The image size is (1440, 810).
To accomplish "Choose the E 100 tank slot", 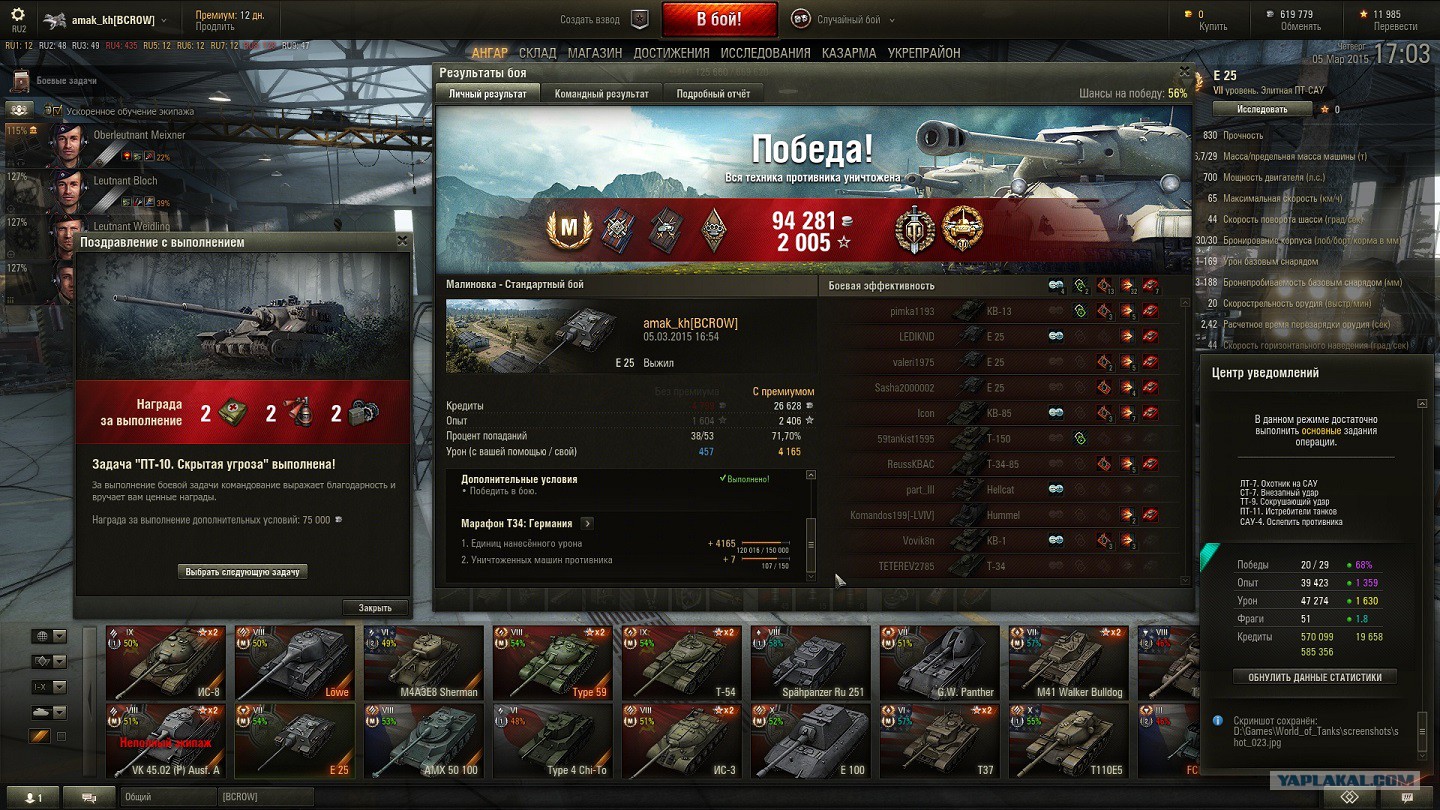I will (x=811, y=740).
